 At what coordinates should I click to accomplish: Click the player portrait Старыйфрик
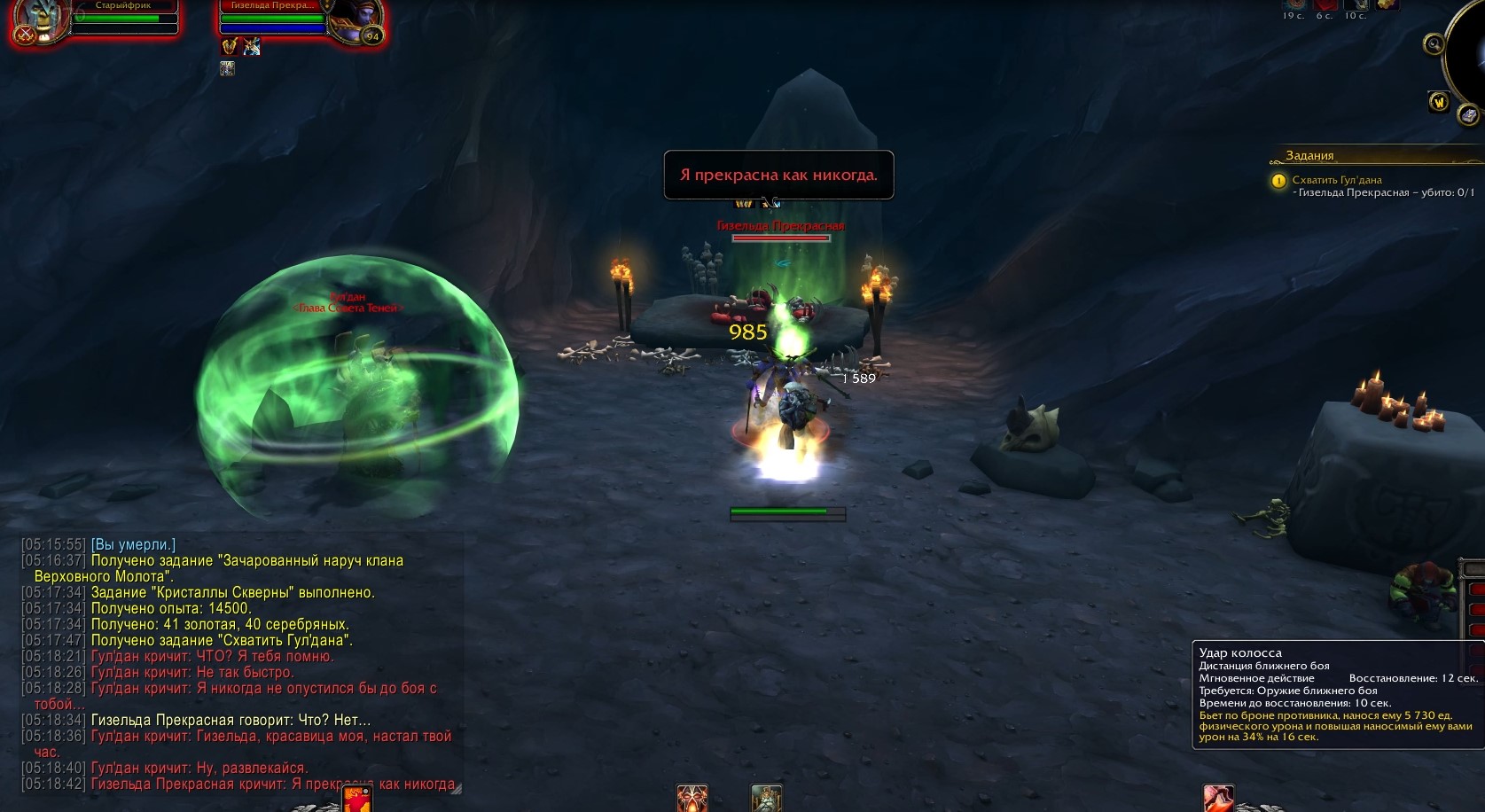tap(39, 20)
